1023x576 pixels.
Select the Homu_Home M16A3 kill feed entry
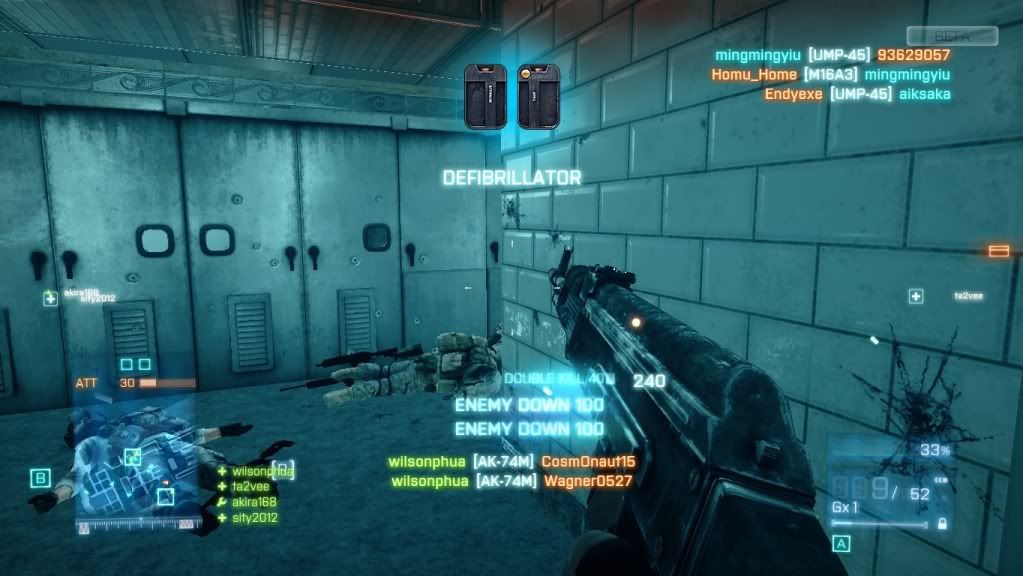[830, 75]
